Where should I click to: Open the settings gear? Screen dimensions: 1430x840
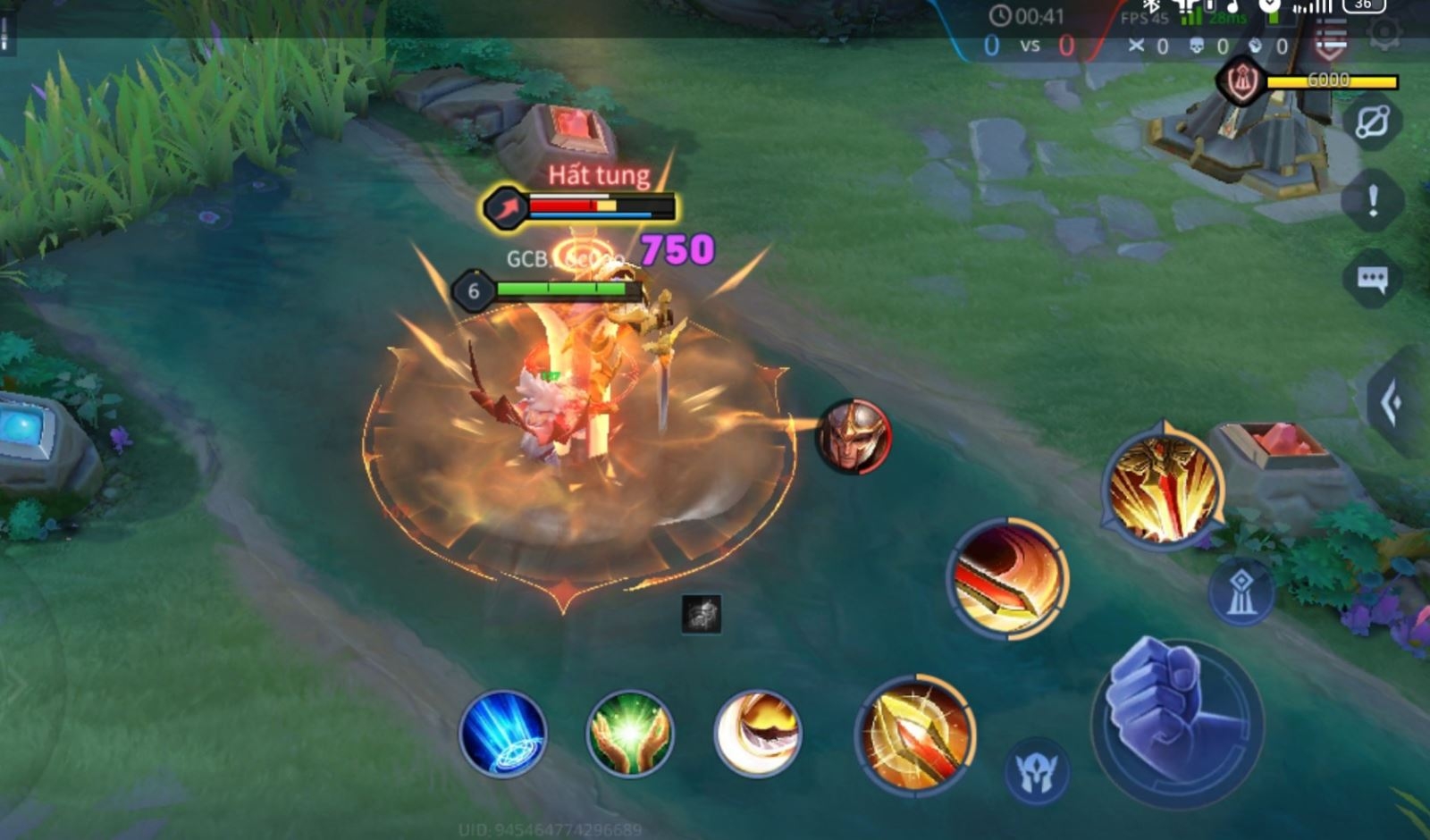point(1386,34)
